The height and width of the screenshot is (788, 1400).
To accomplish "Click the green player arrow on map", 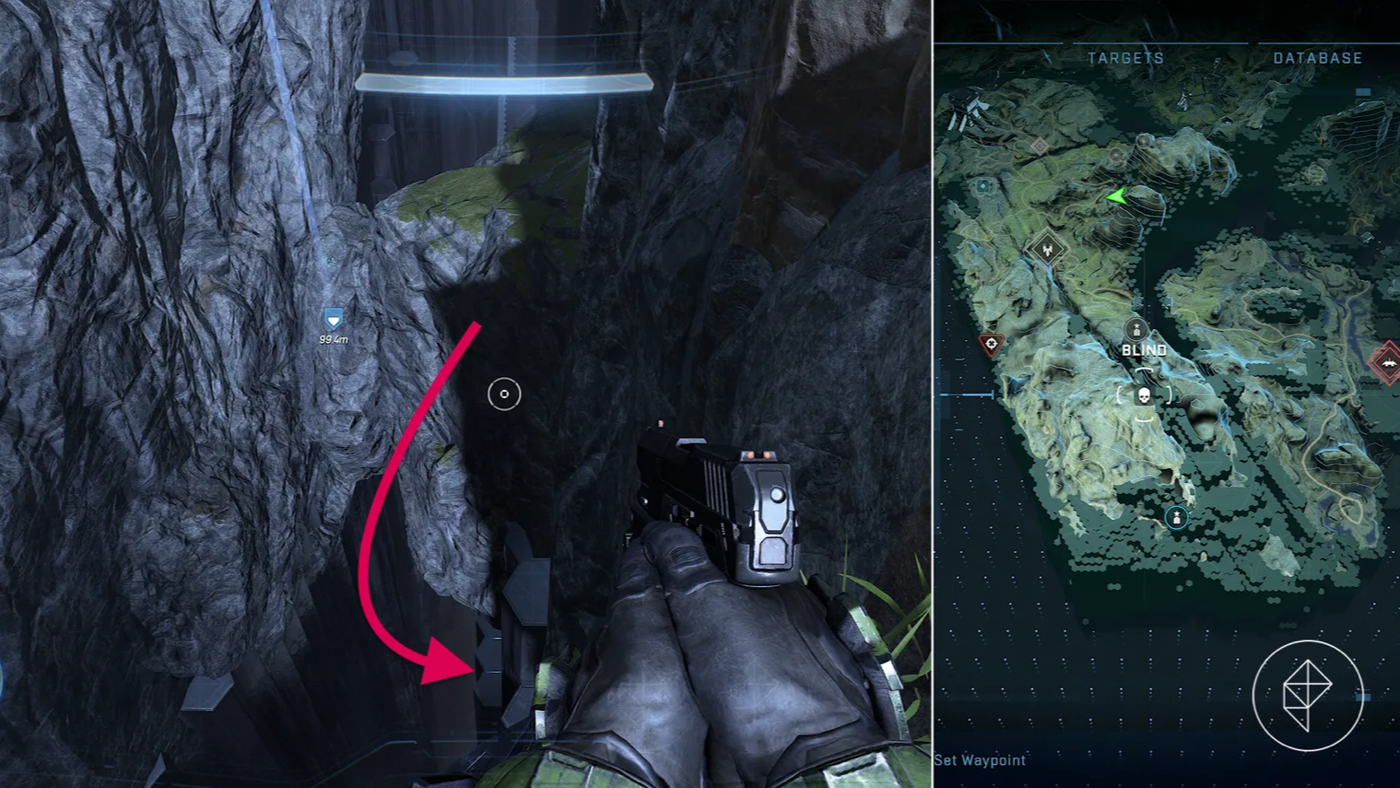I will point(1116,197).
